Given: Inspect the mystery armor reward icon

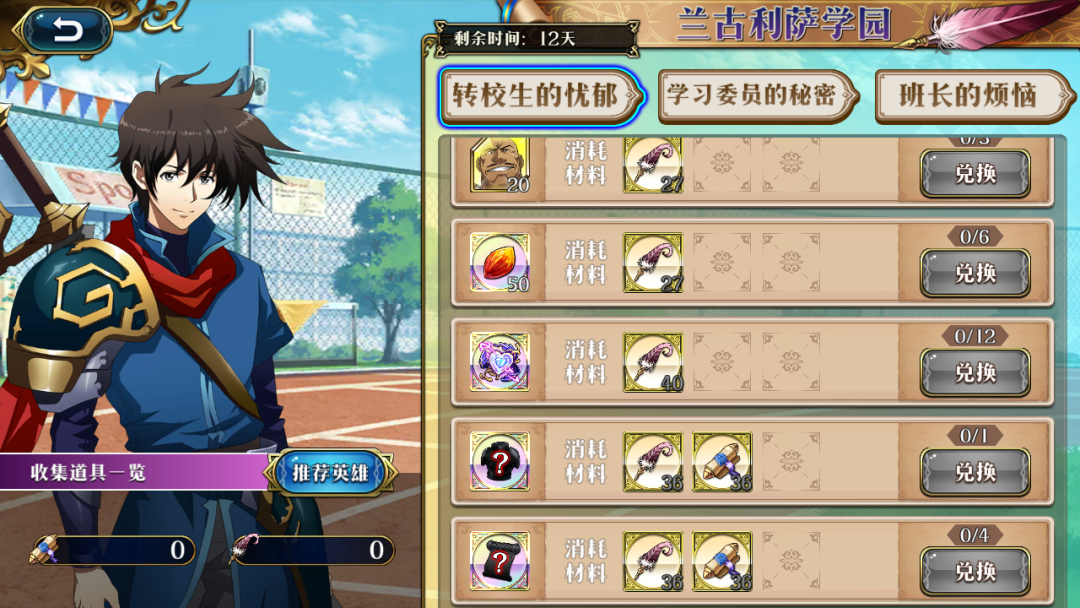Looking at the screenshot, I should [x=499, y=461].
